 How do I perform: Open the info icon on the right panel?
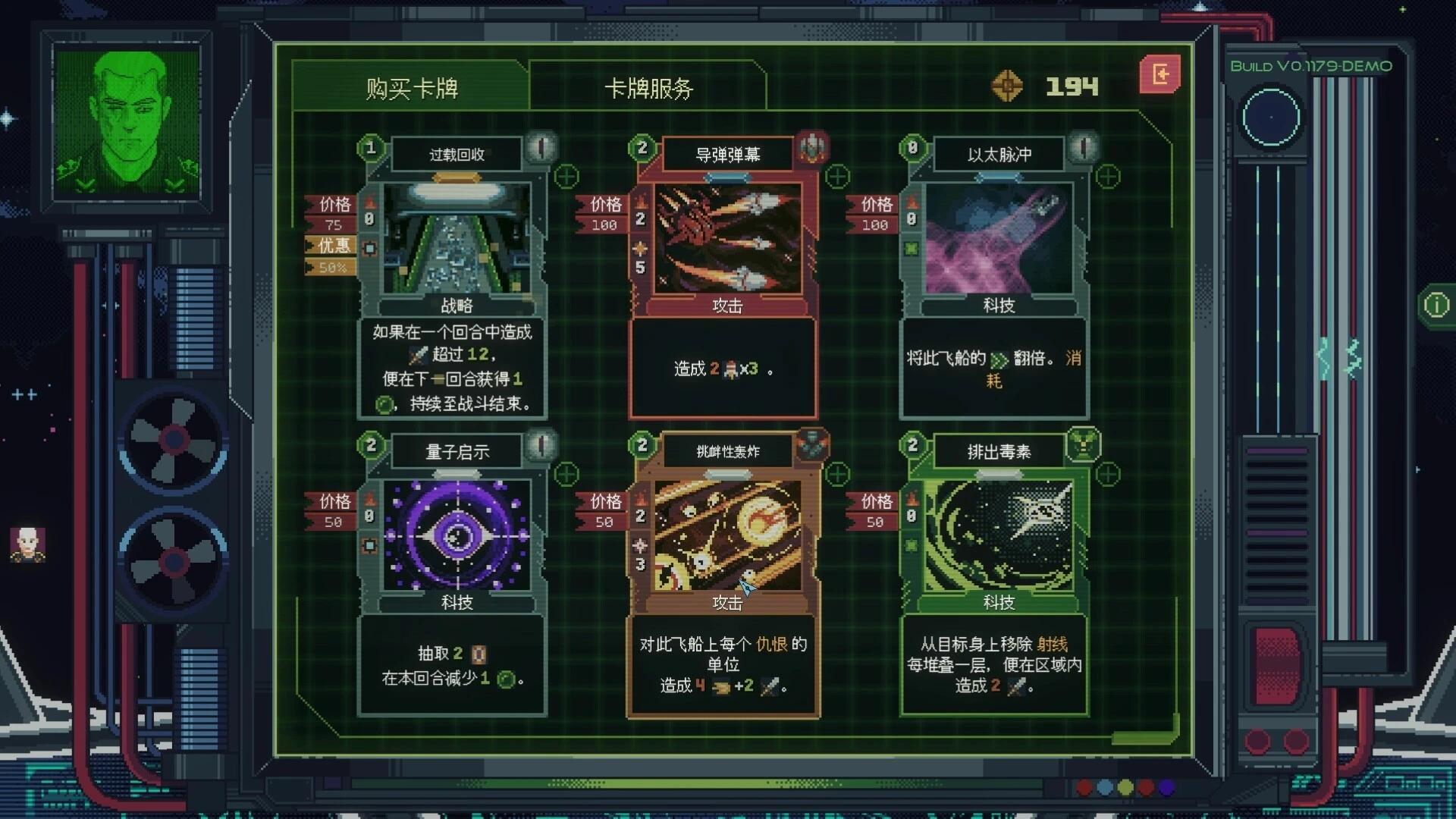click(x=1436, y=304)
